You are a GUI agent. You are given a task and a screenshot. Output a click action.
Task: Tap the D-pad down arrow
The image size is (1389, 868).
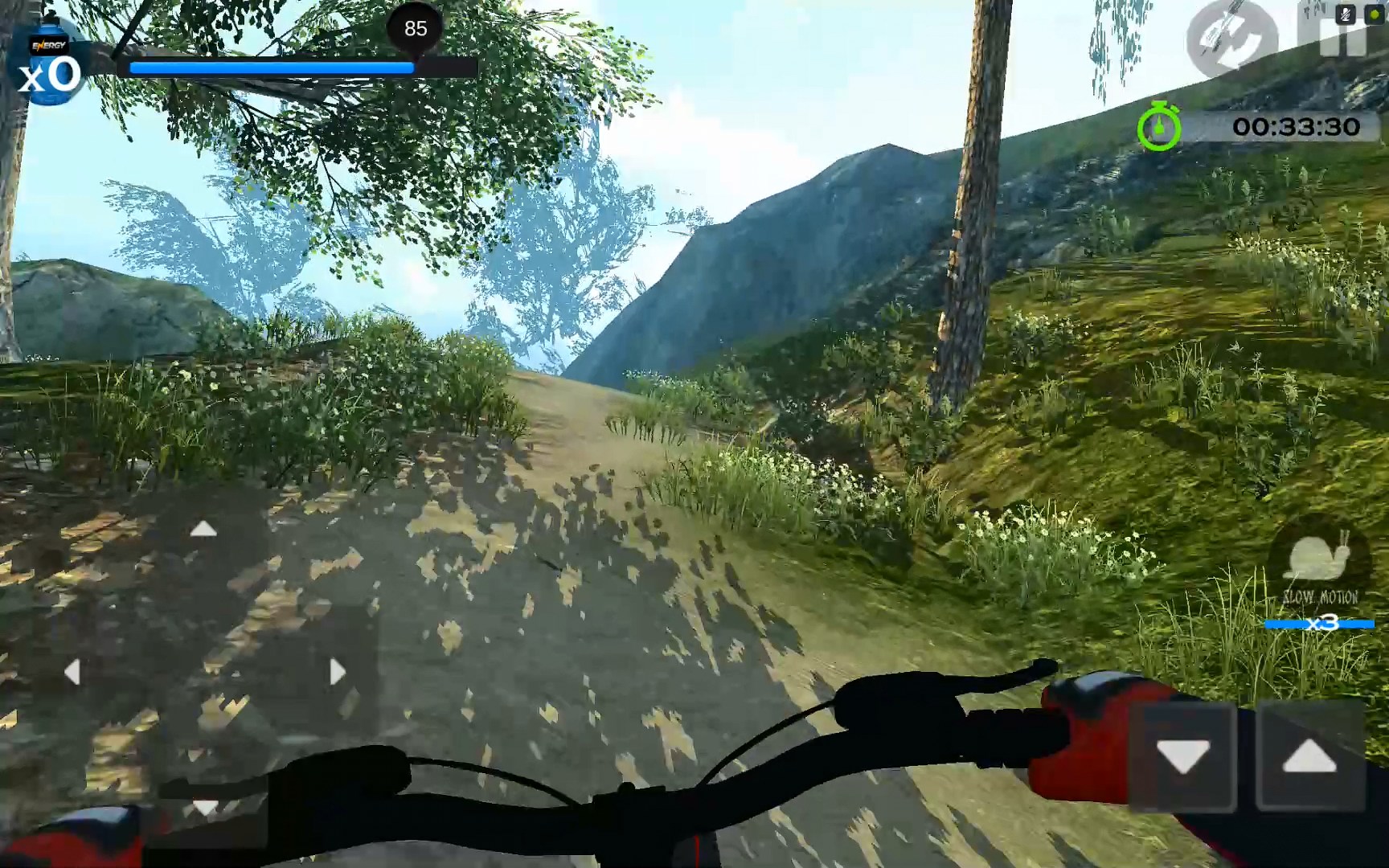click(205, 806)
